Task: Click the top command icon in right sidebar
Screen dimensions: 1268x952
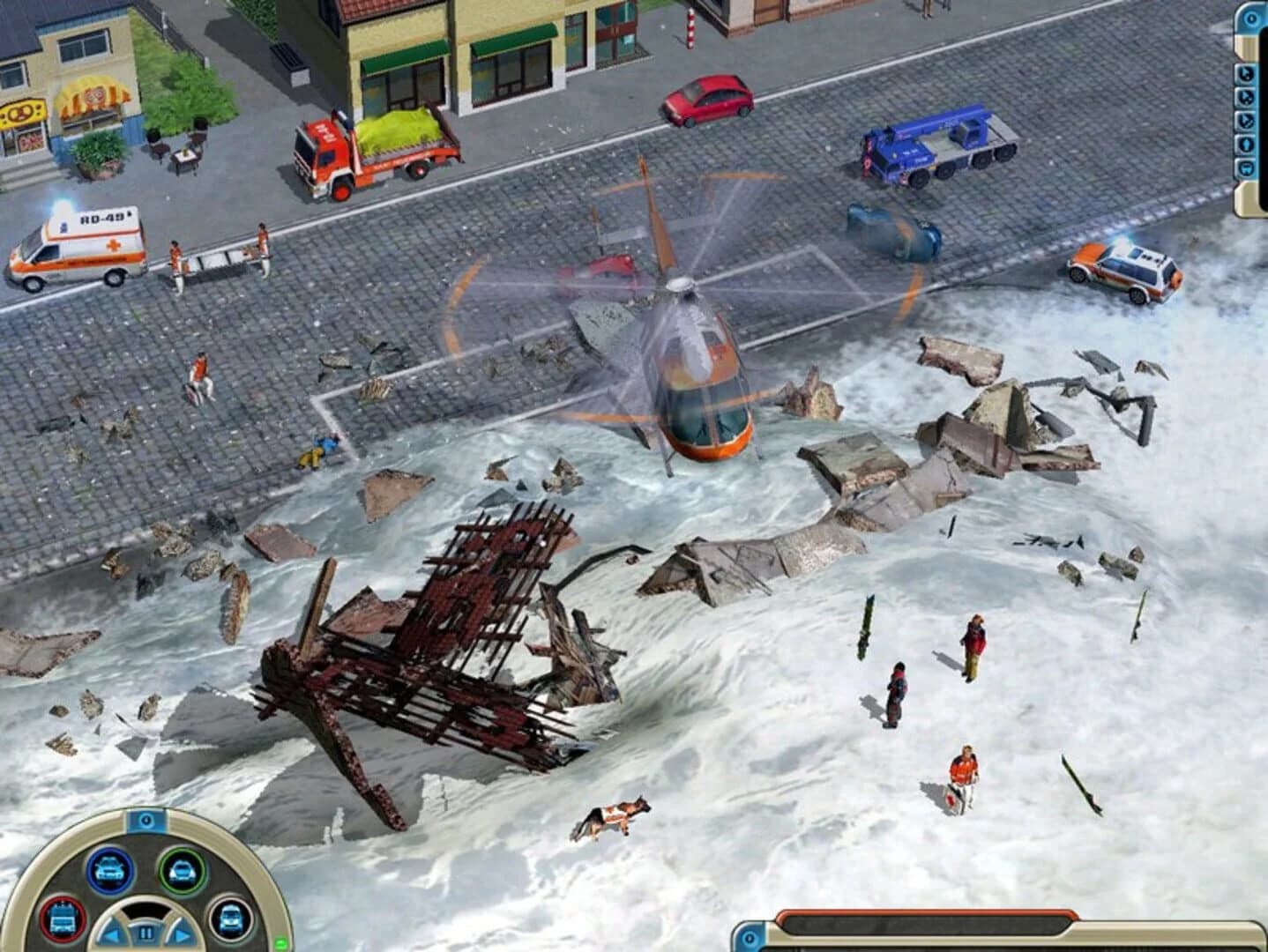Action: point(1247,72)
